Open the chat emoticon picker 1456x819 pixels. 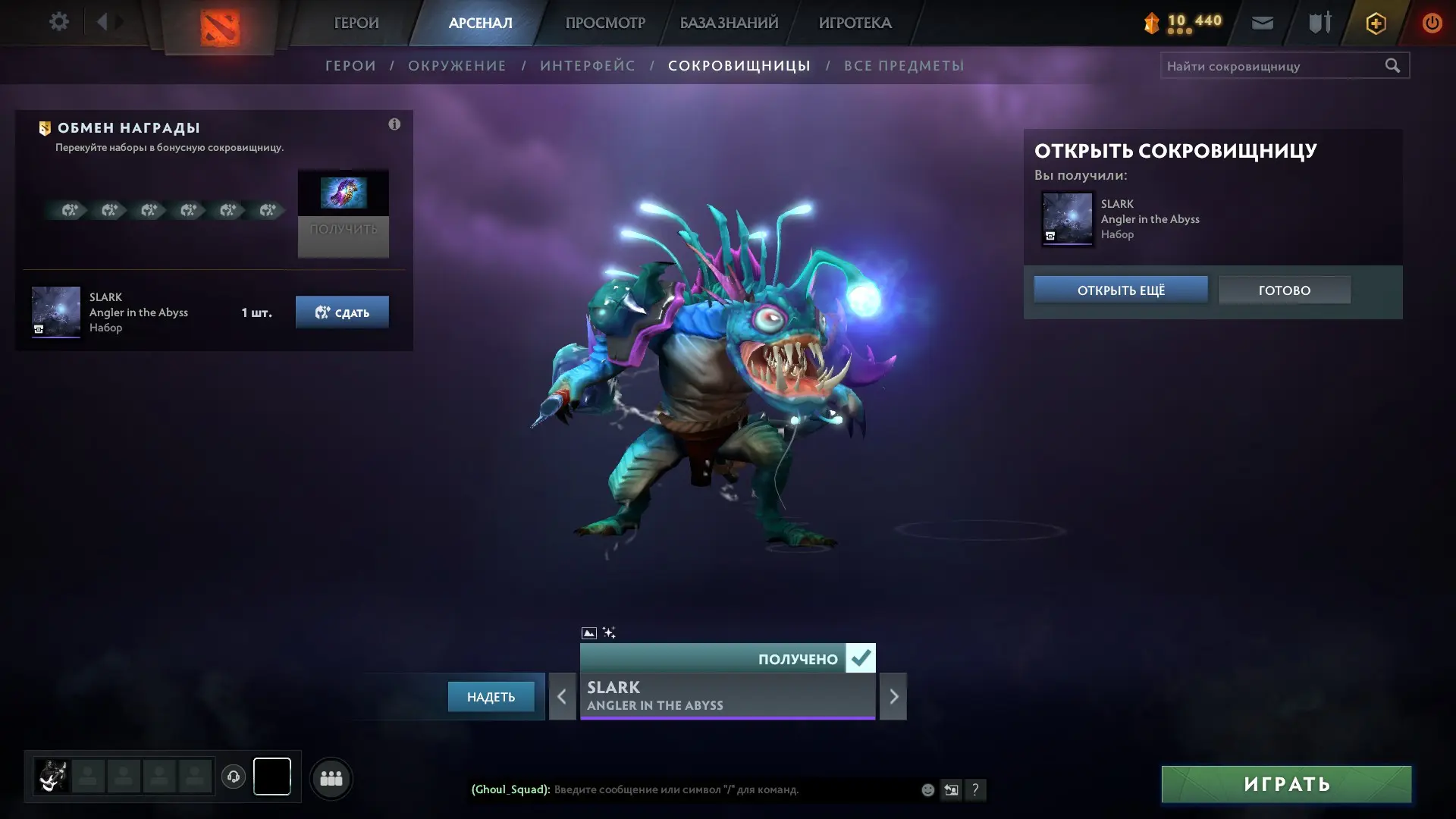click(927, 790)
